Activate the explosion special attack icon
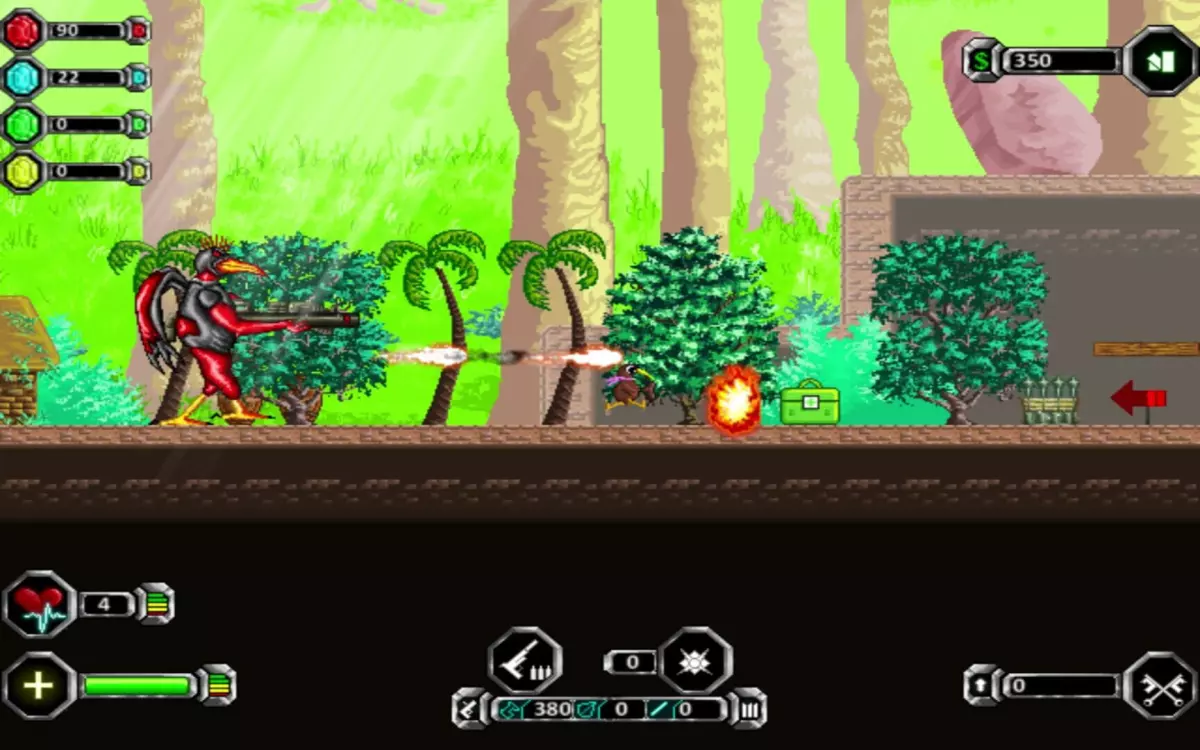Screen dimensions: 1200x750 695,661
